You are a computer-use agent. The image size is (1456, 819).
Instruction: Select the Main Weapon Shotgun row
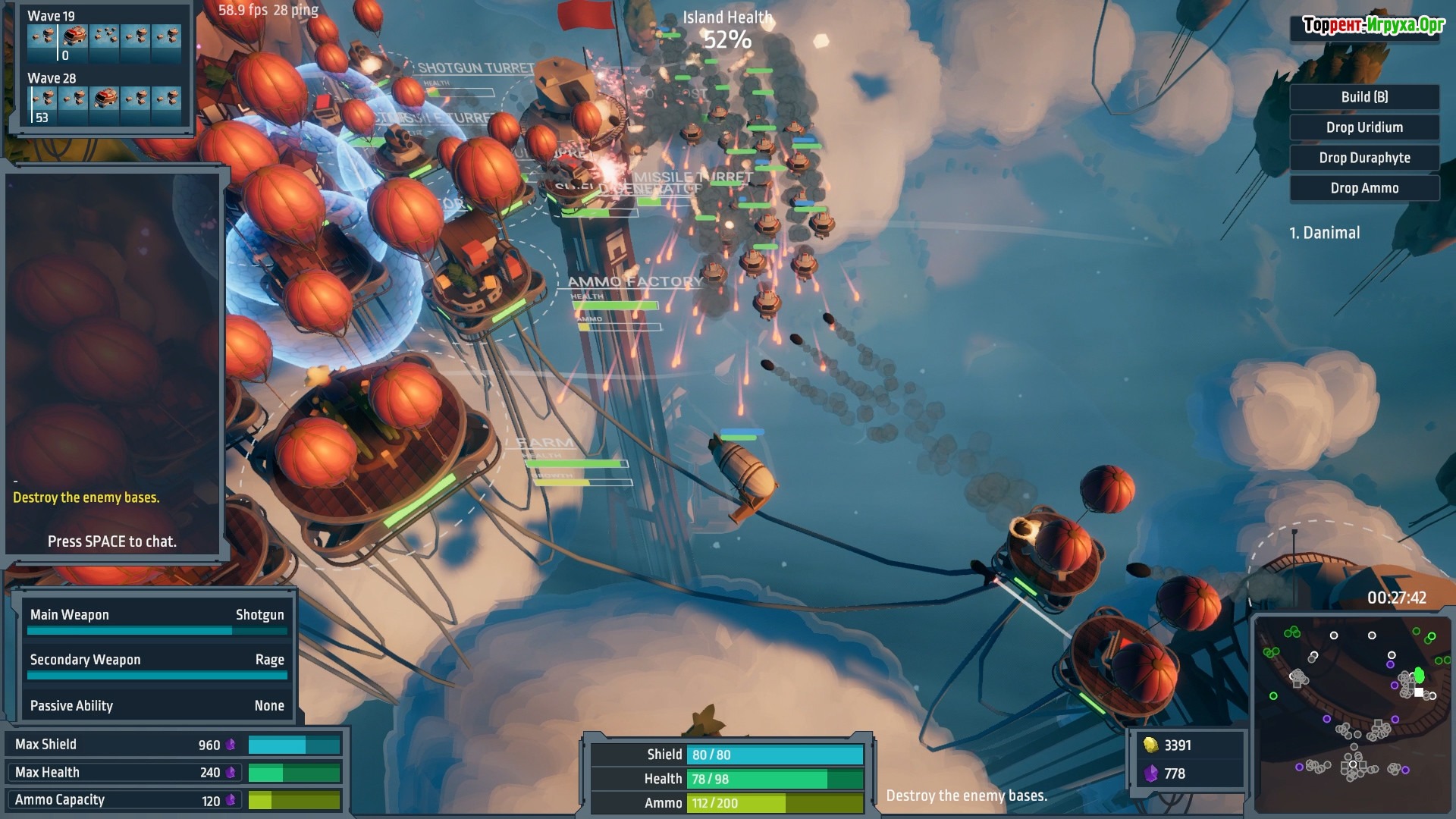pos(157,620)
